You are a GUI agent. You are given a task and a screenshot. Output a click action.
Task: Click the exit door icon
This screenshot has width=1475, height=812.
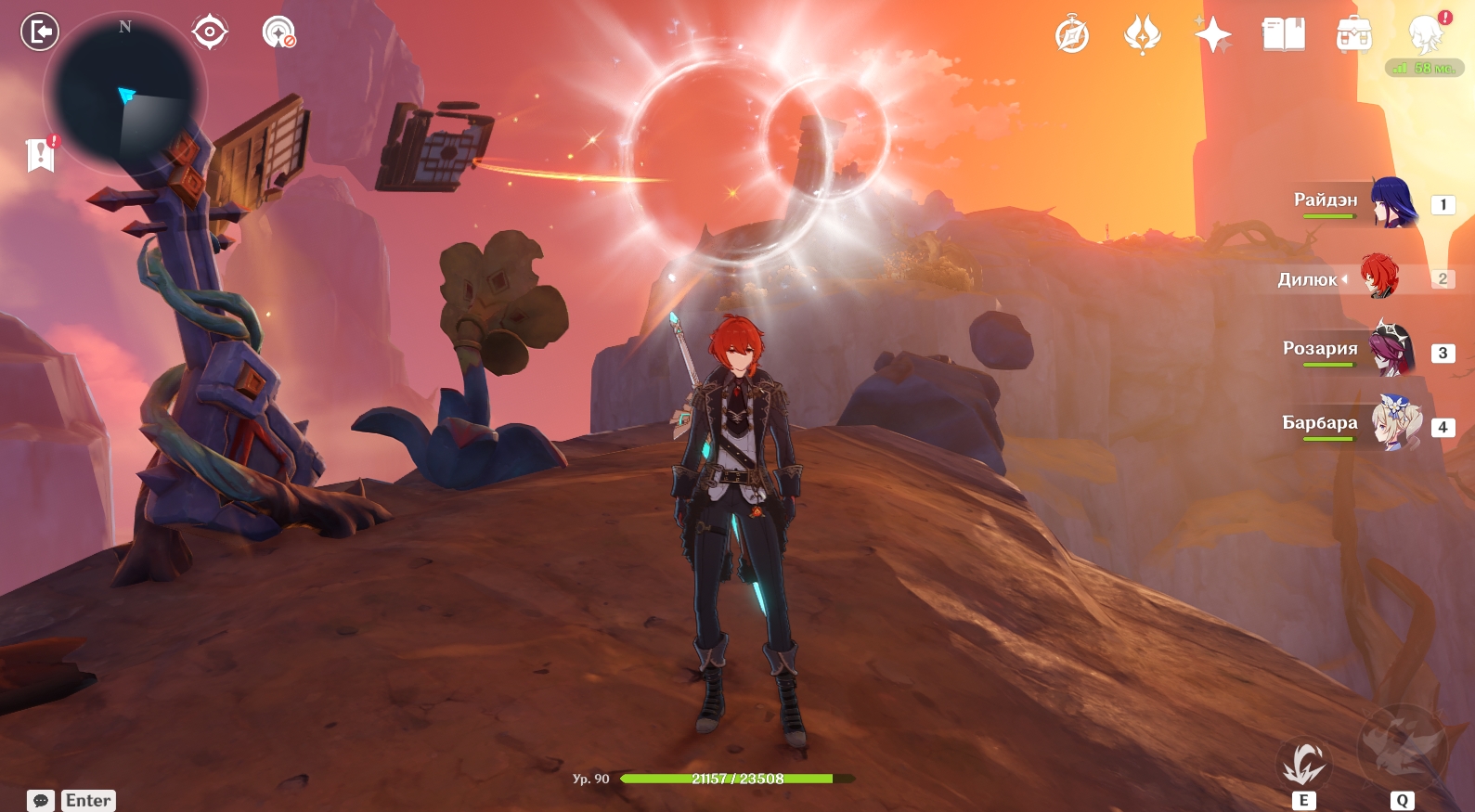pos(40,32)
